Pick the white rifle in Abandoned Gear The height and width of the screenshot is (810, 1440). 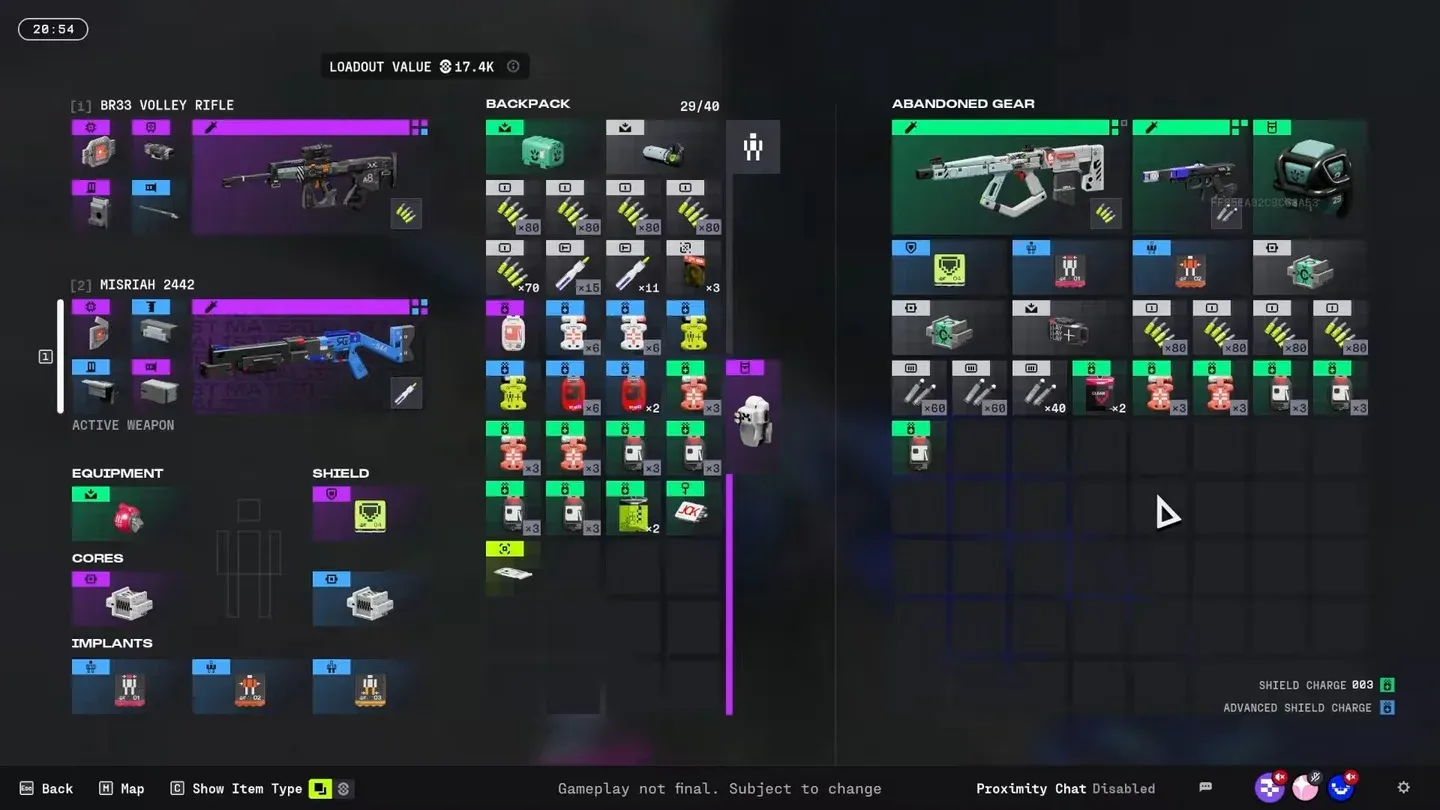coord(1007,178)
